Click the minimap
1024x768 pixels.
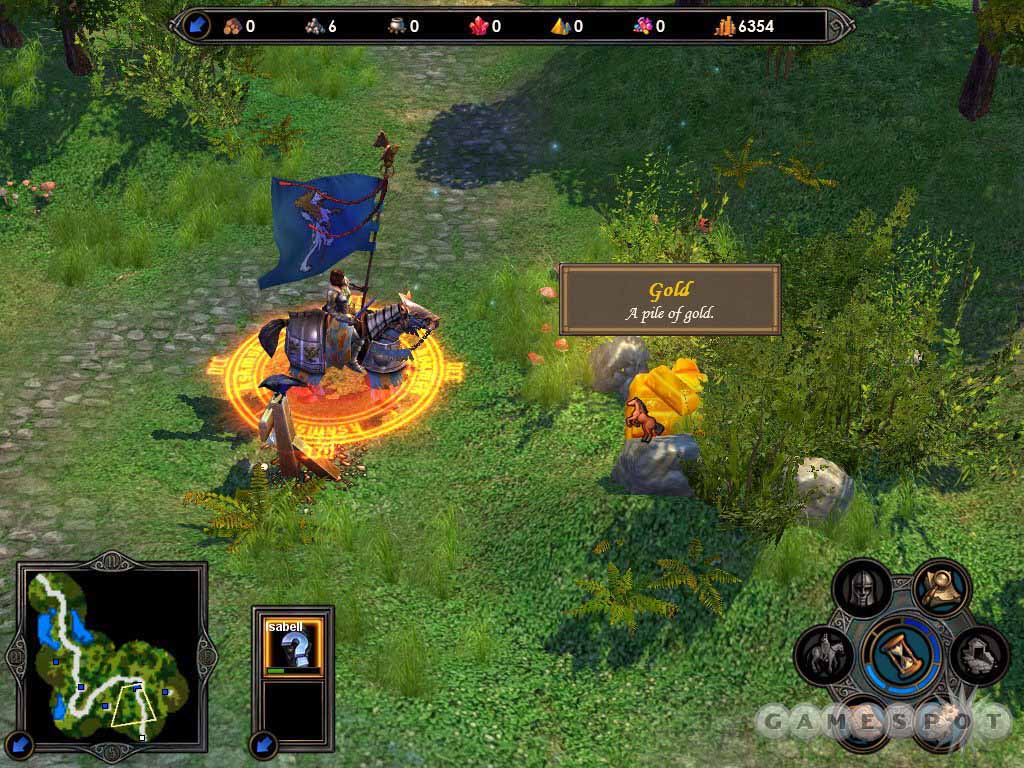[x=110, y=654]
